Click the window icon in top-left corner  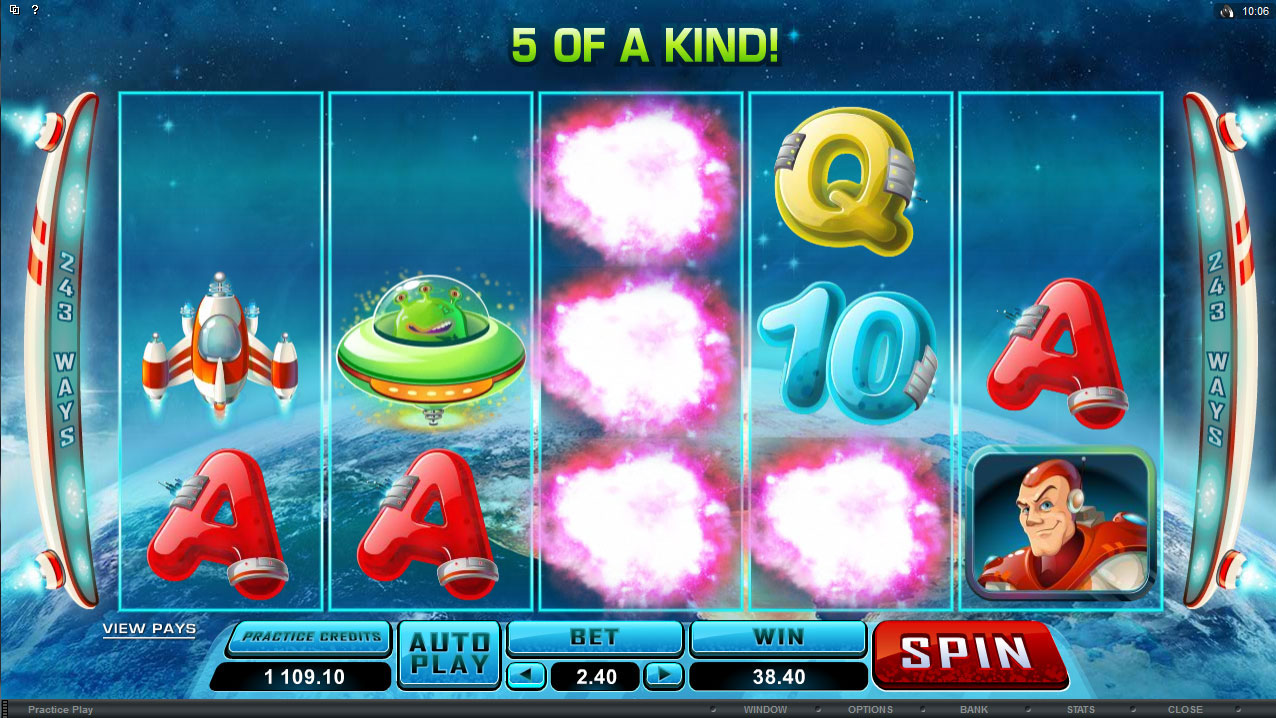click(x=13, y=10)
